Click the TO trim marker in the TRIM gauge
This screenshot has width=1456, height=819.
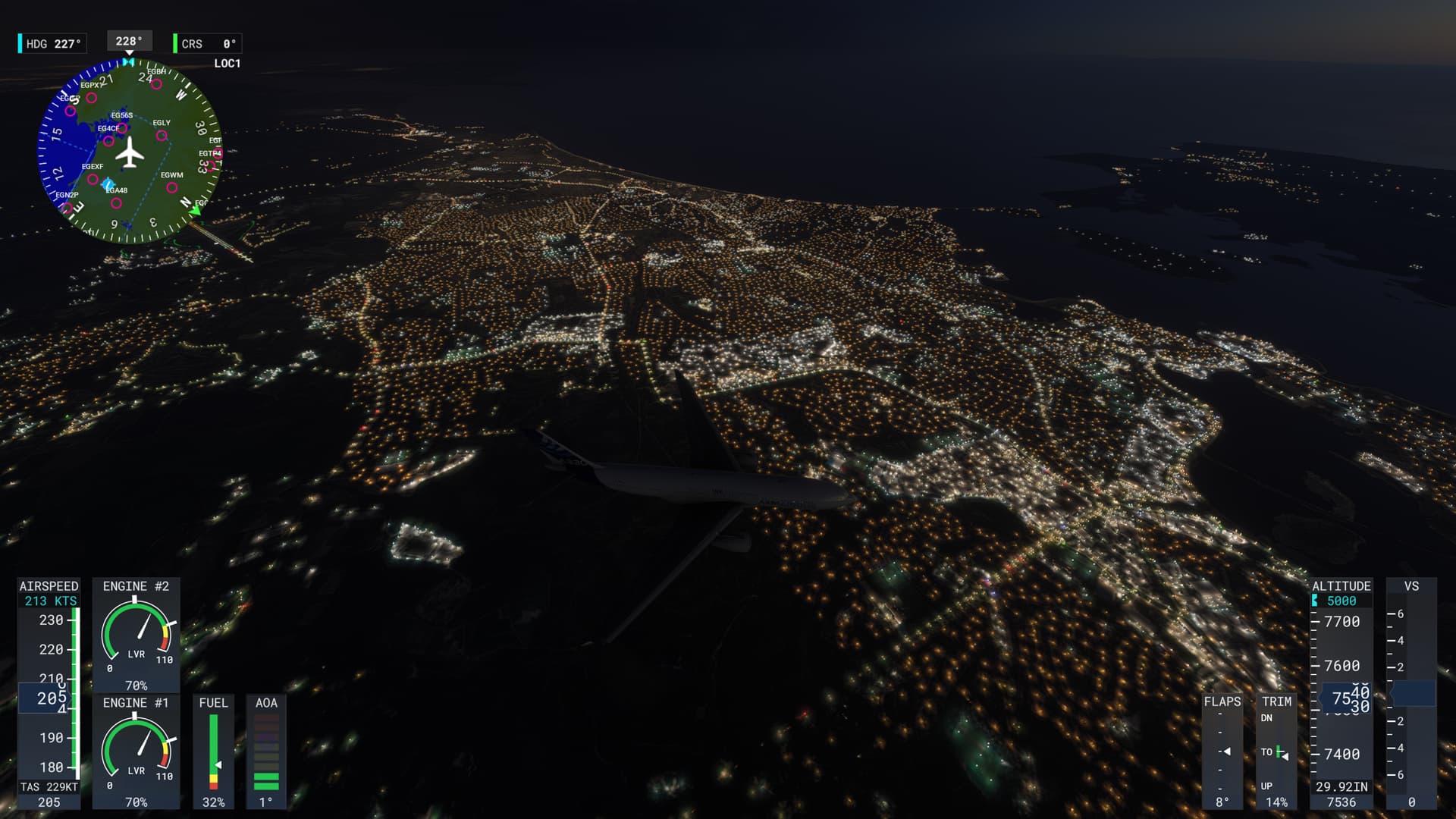1279,752
